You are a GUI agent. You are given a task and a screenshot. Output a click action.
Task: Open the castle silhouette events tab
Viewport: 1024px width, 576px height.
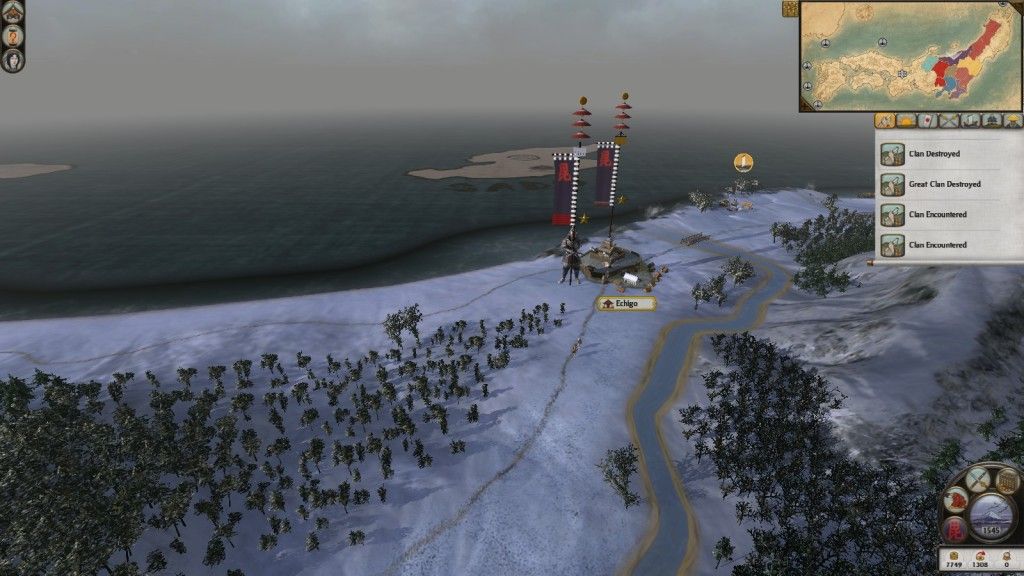[991, 121]
